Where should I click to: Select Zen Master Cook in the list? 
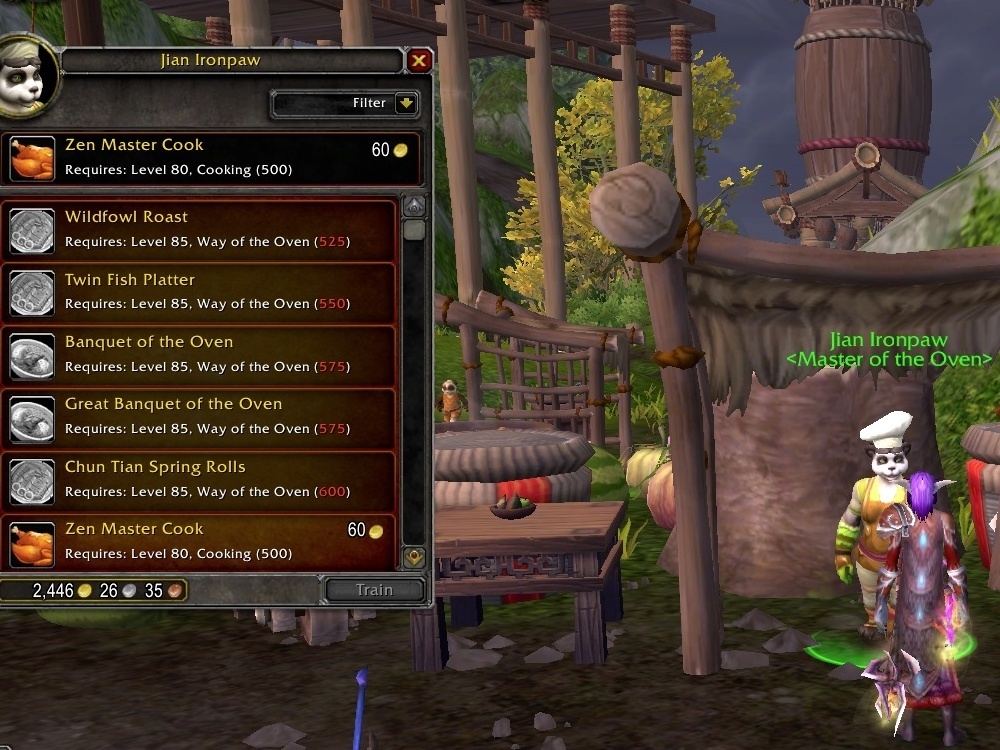click(200, 542)
